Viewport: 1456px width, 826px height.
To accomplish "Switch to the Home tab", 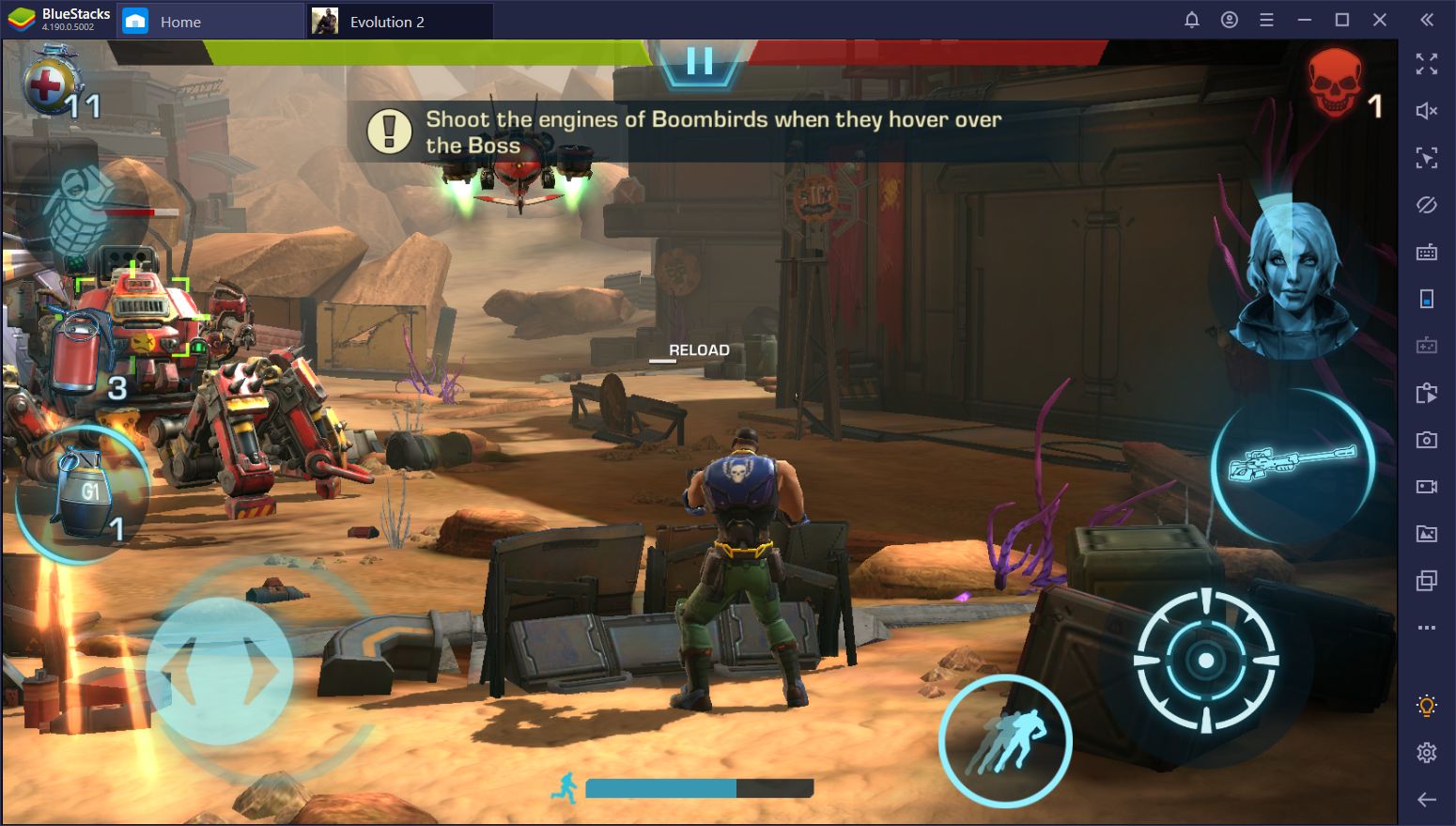I will coord(178,21).
